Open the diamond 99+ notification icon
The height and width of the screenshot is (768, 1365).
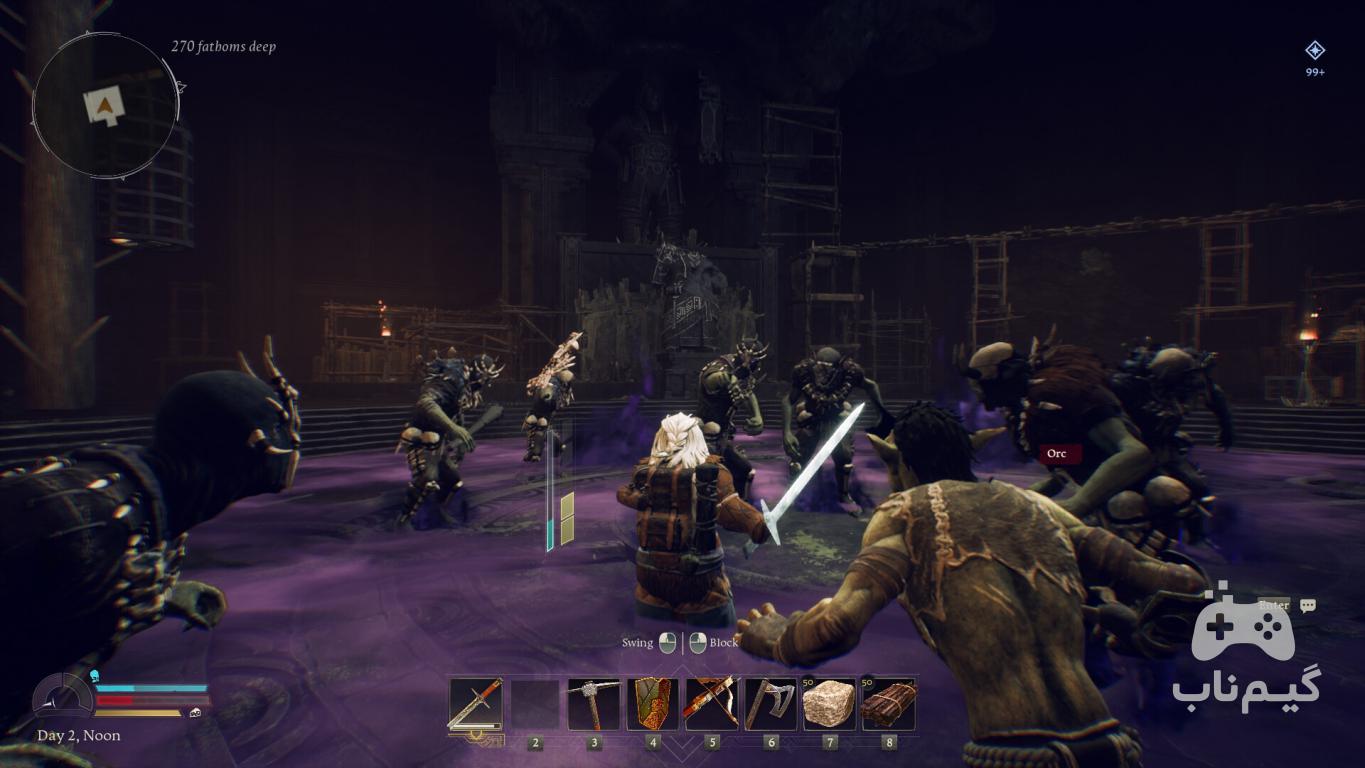click(1315, 51)
